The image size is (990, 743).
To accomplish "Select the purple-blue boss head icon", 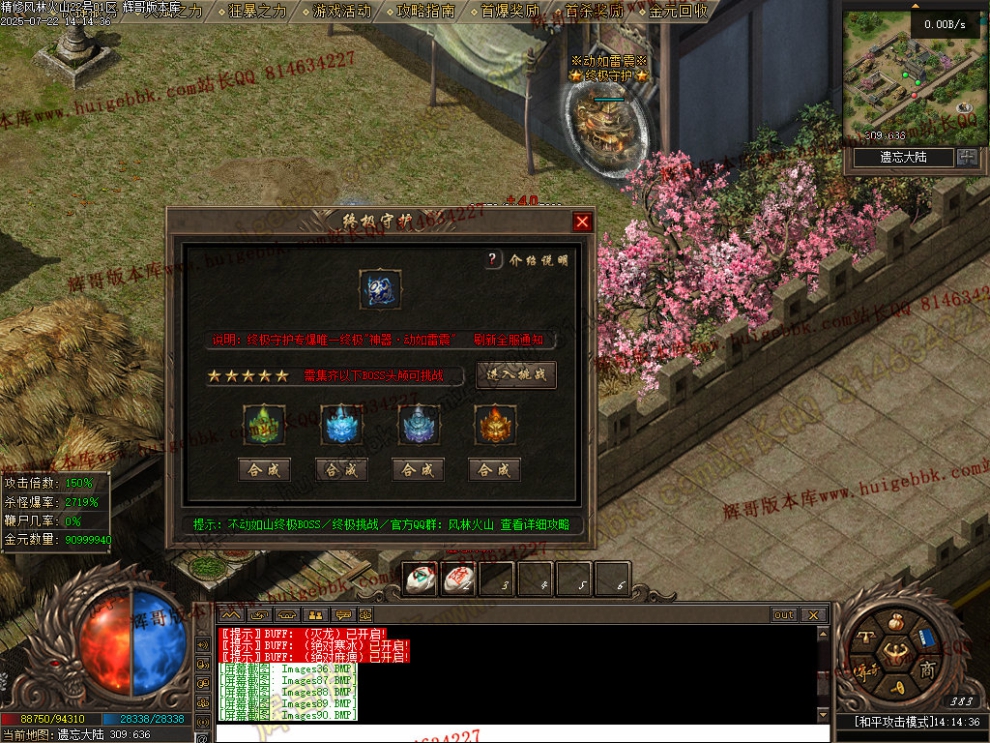I will click(x=418, y=425).
